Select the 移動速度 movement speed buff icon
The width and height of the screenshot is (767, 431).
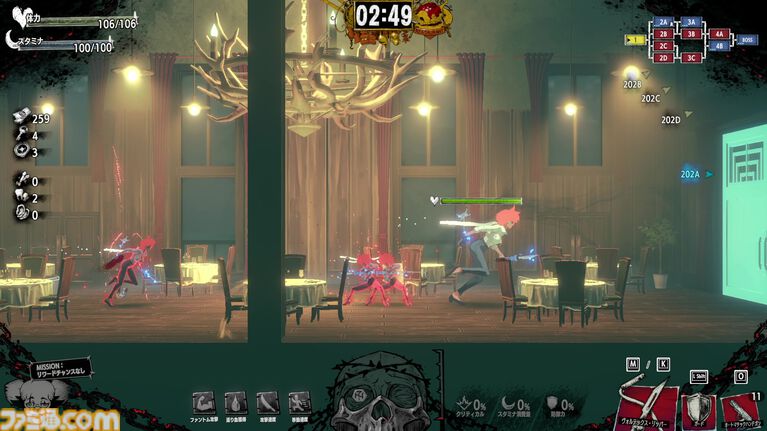tap(299, 403)
